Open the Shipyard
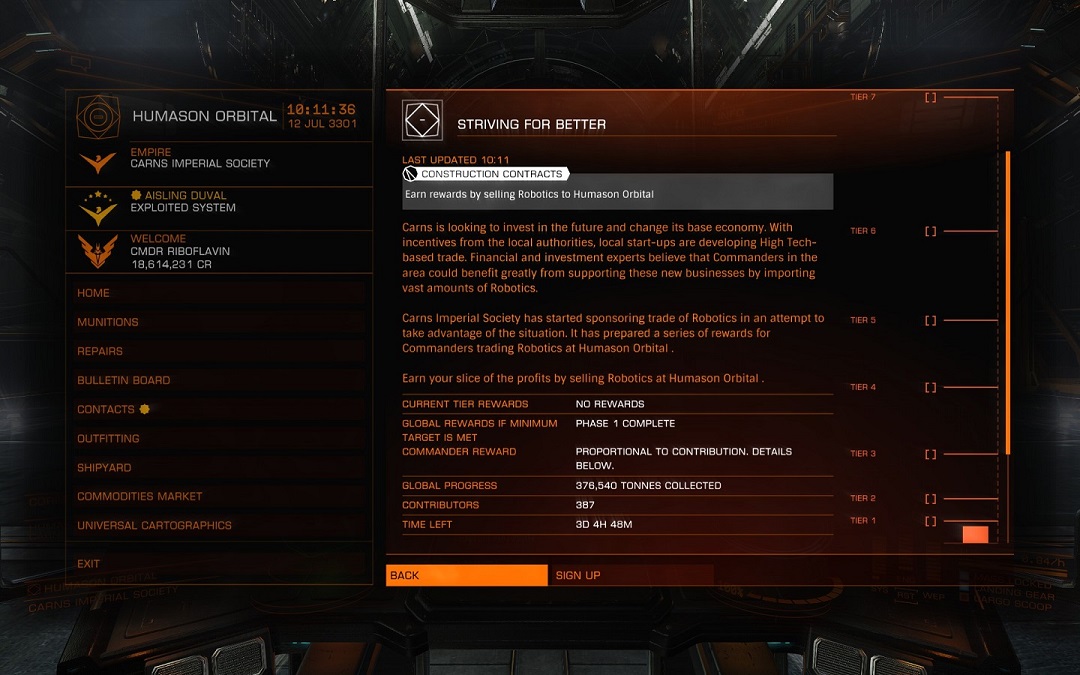This screenshot has height=675, width=1080. 104,467
